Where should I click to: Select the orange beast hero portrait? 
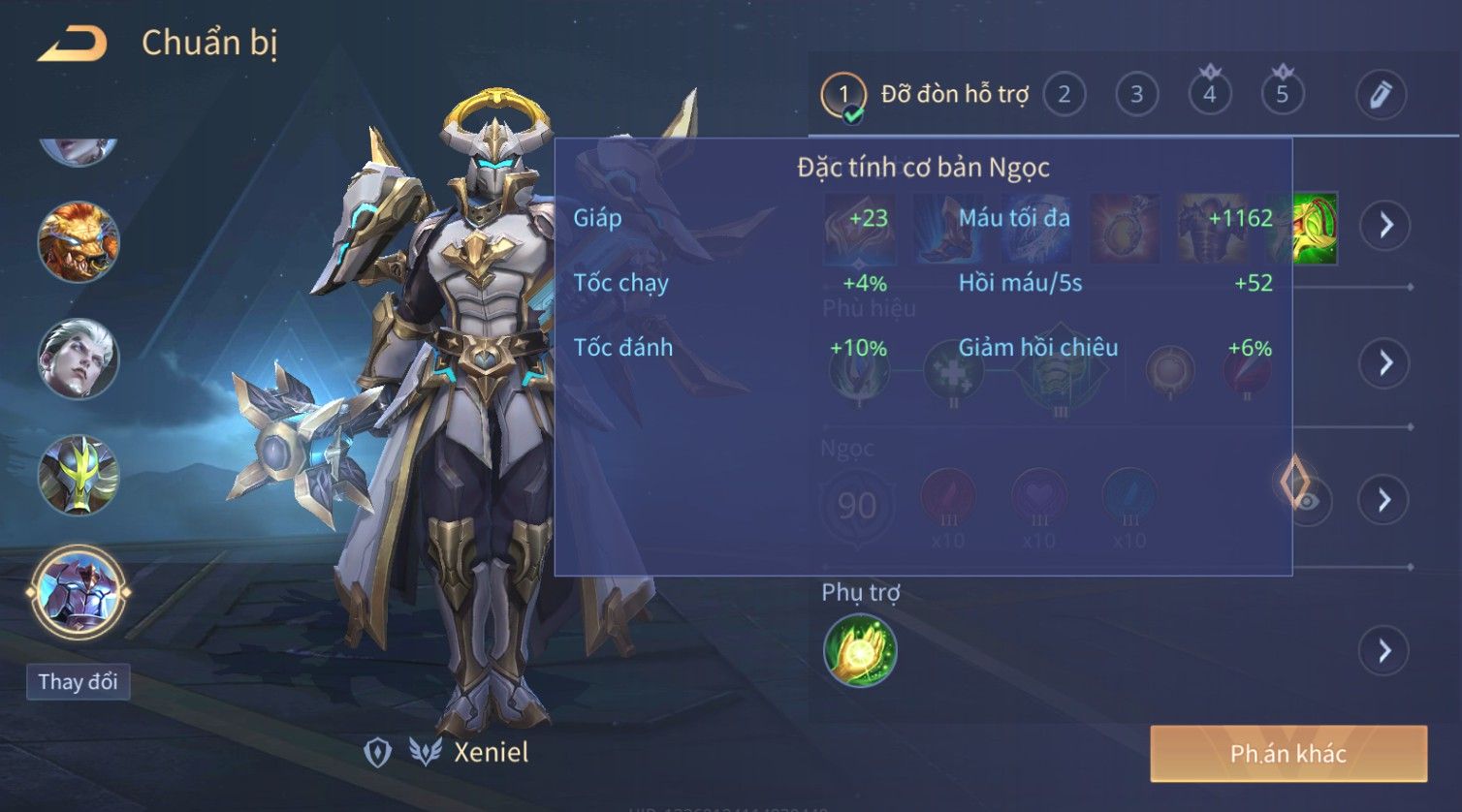[x=79, y=242]
